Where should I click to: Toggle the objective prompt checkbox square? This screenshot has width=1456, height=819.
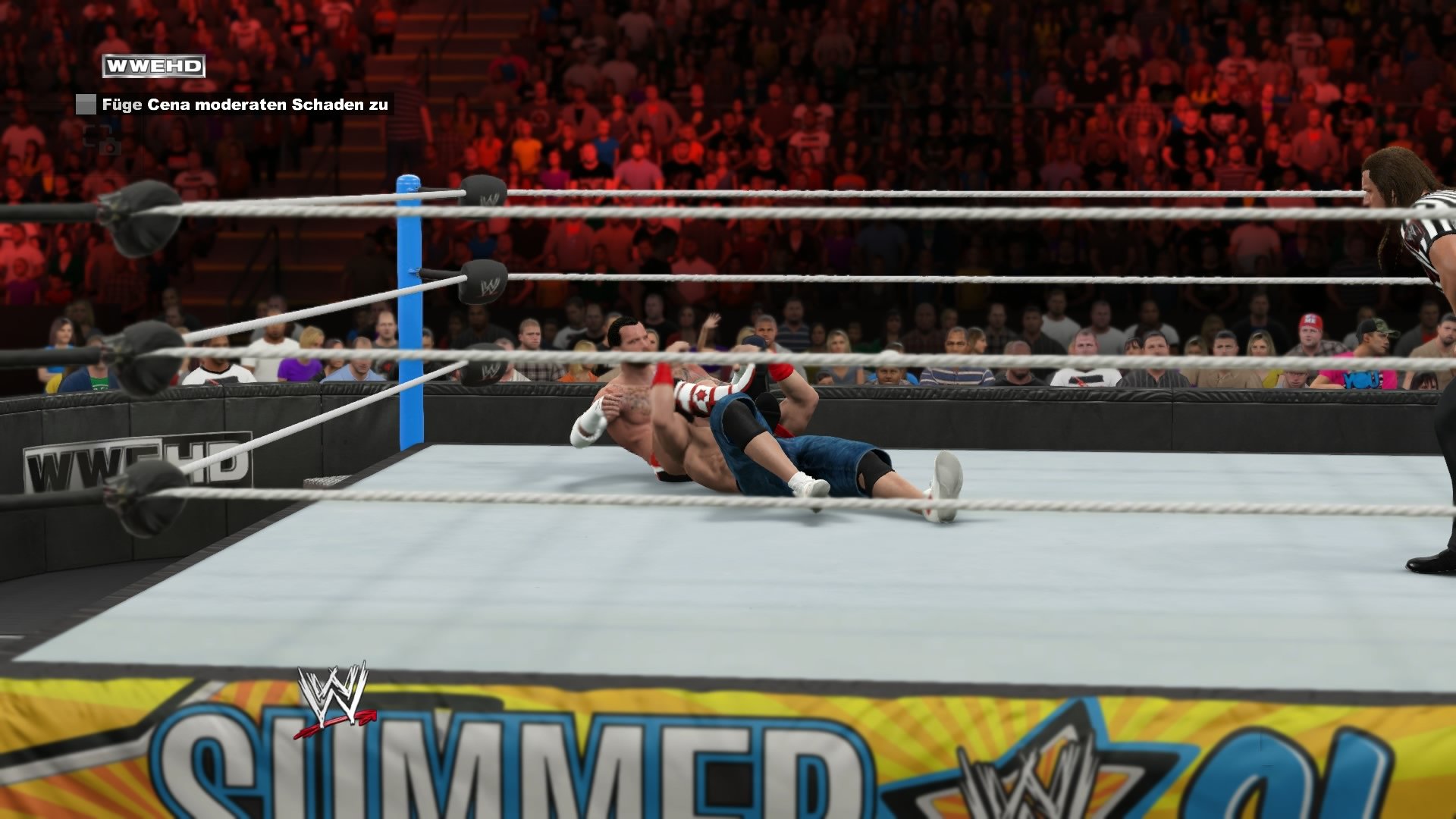[86, 104]
